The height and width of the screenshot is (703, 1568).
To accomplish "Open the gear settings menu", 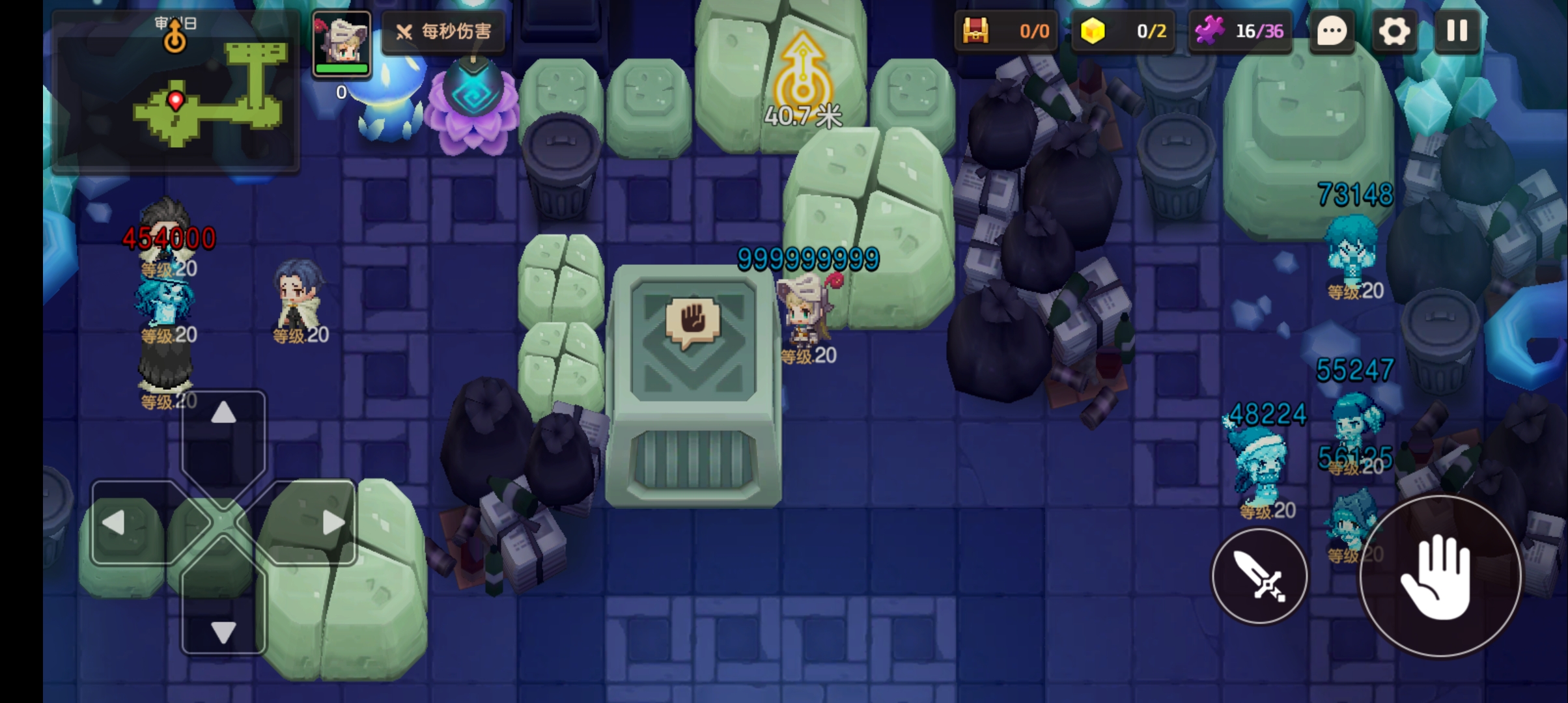I will click(x=1393, y=31).
